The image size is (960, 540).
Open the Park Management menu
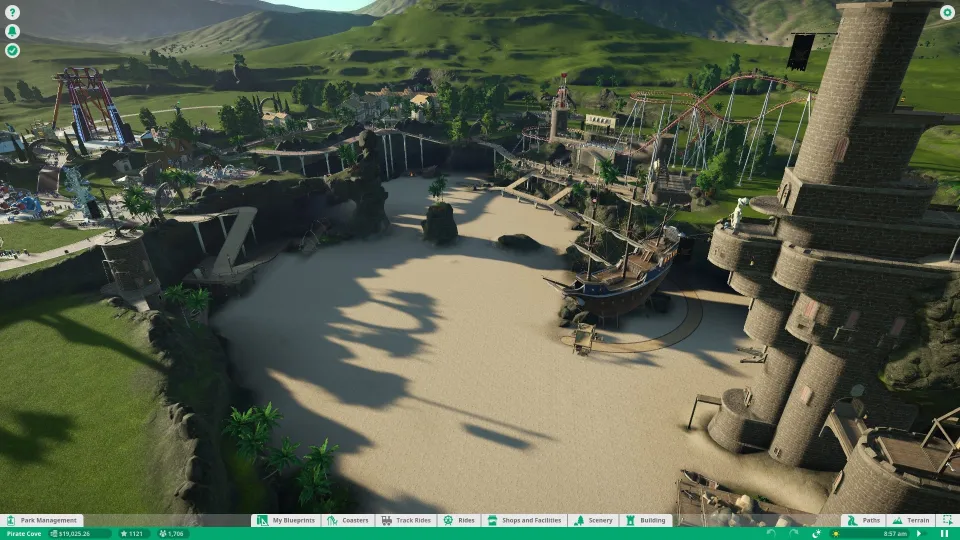click(42, 520)
